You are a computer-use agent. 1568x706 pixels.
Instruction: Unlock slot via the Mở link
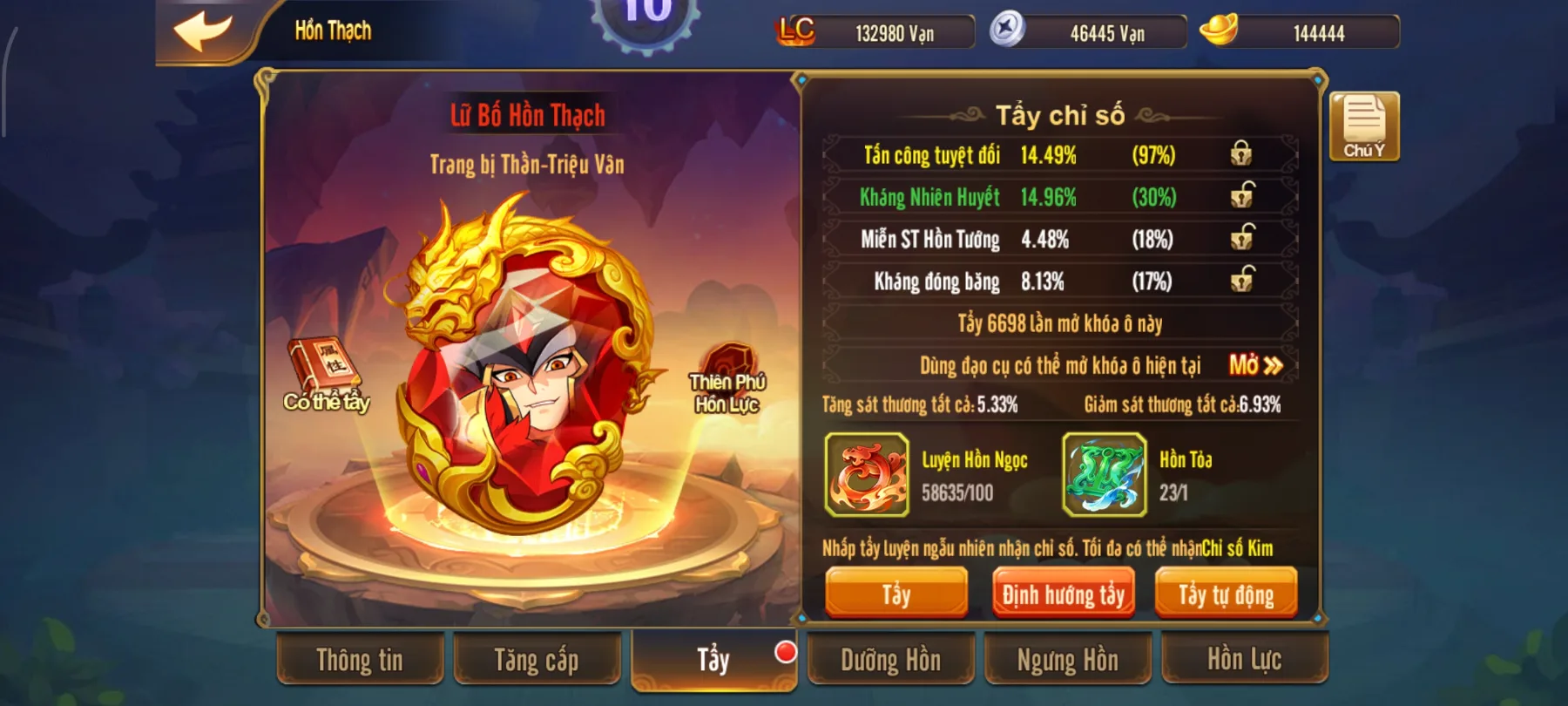pos(1253,367)
